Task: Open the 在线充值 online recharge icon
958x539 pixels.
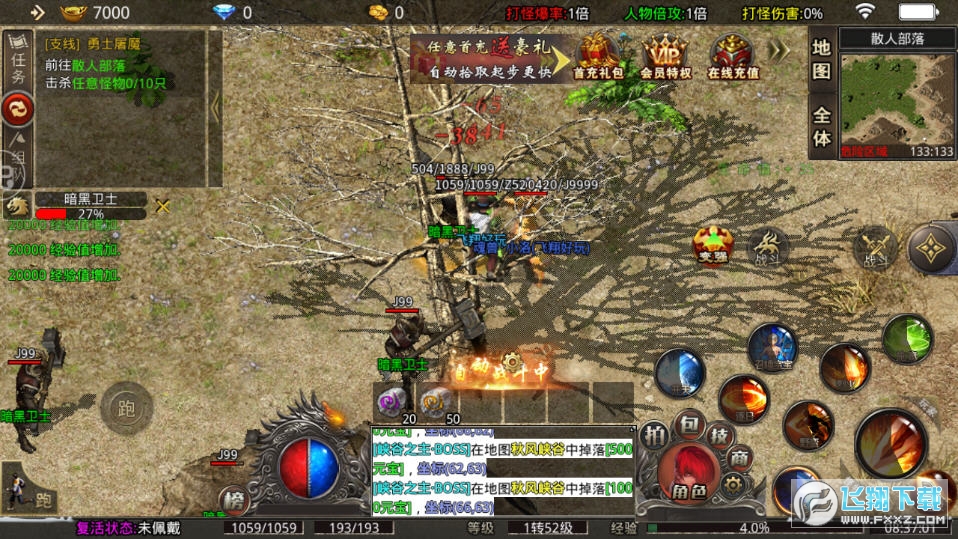Action: pyautogui.click(x=733, y=56)
